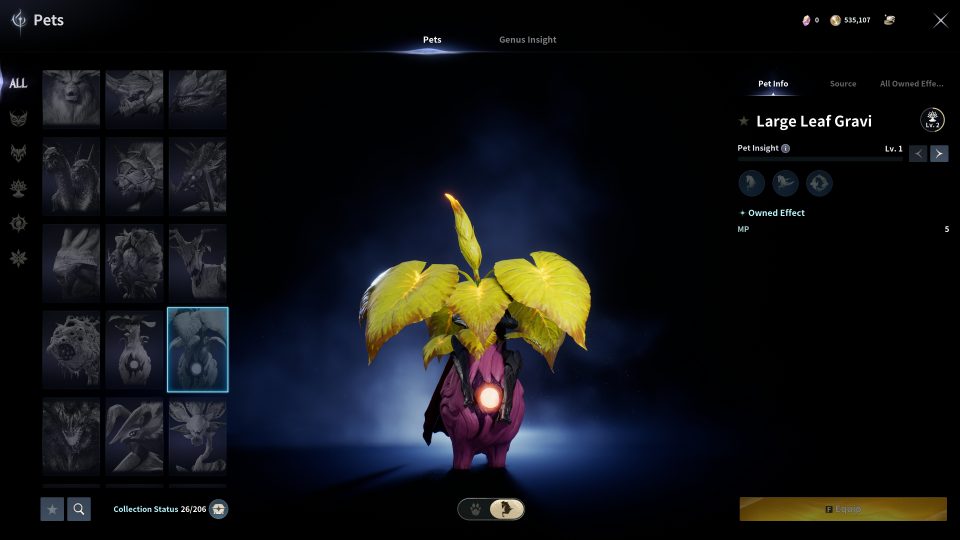Select the Pet Info tab
Image resolution: width=960 pixels, height=540 pixels.
(773, 84)
